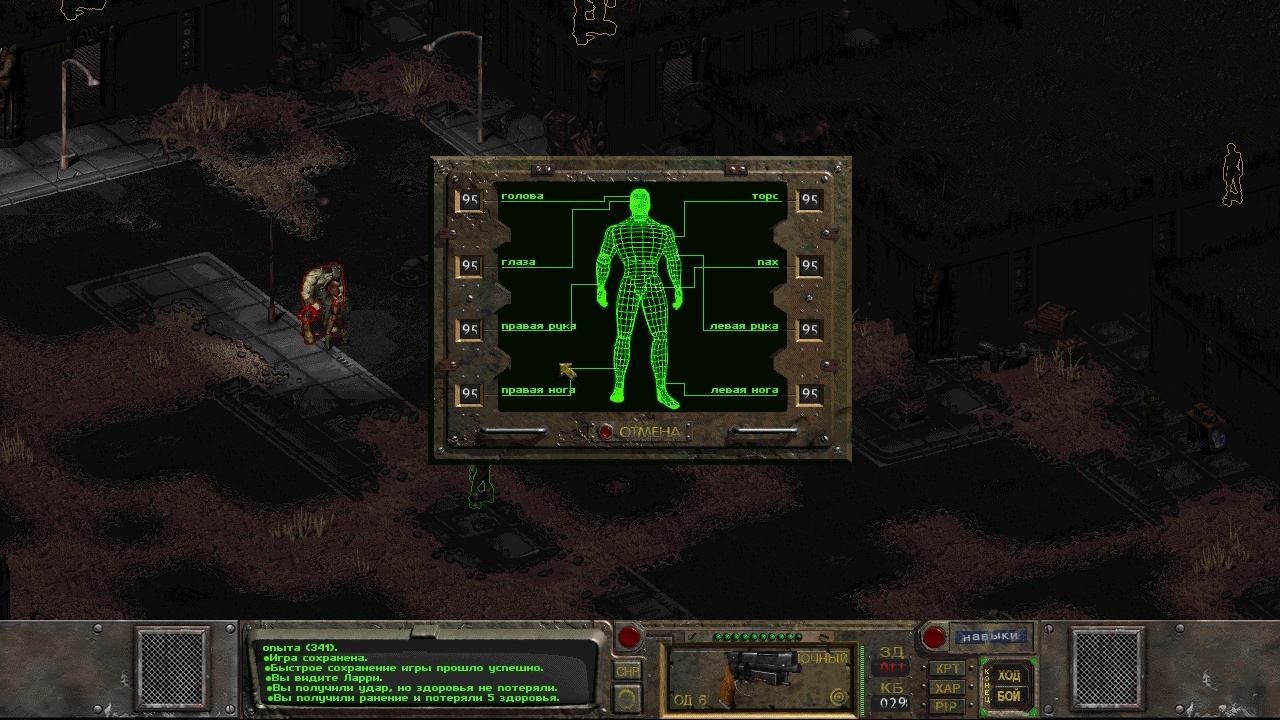Target the пах body part

768,262
